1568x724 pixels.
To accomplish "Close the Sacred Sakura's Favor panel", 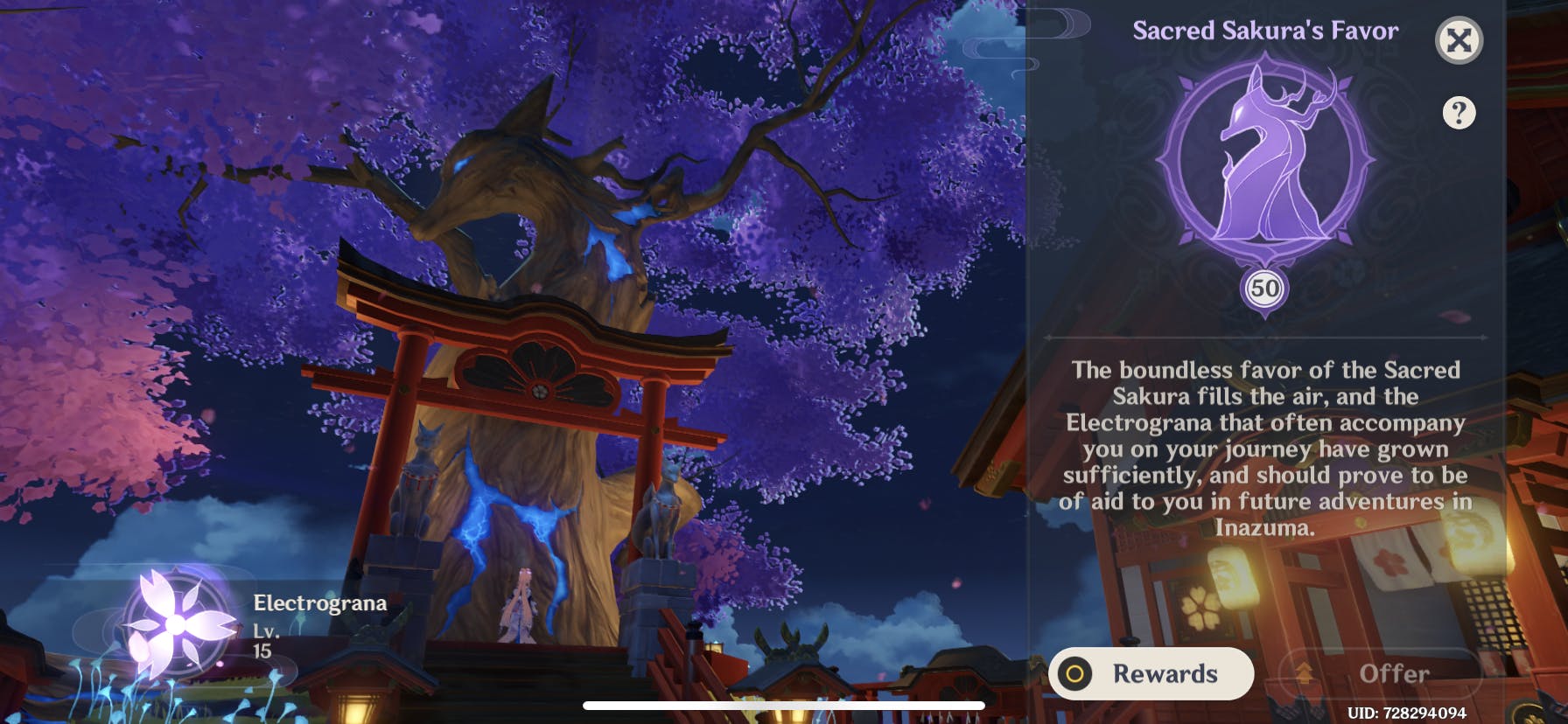I will click(x=1459, y=40).
